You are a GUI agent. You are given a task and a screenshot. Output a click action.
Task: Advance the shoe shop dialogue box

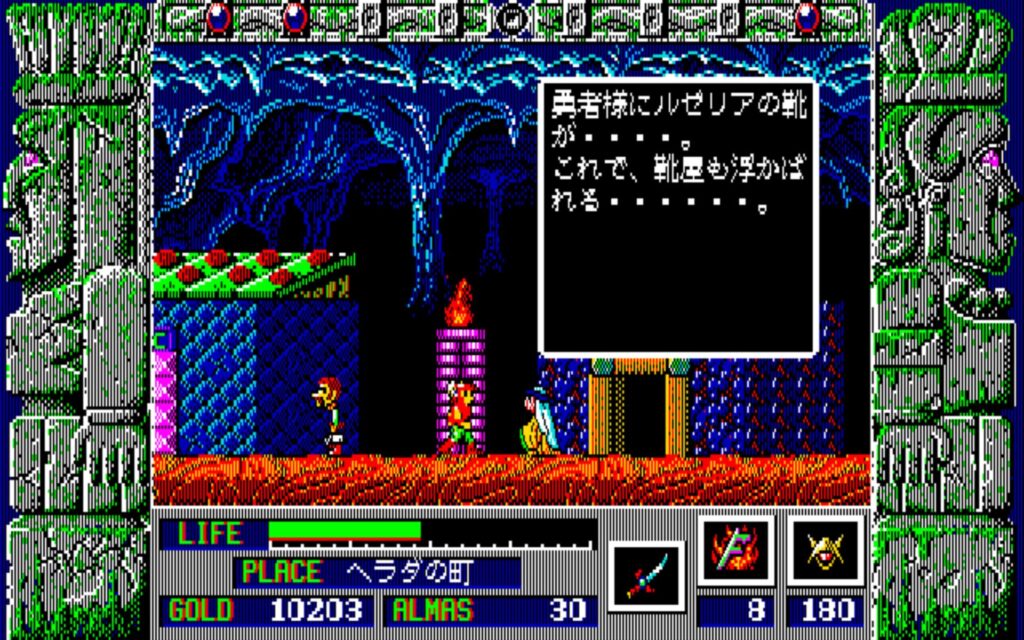[678, 217]
